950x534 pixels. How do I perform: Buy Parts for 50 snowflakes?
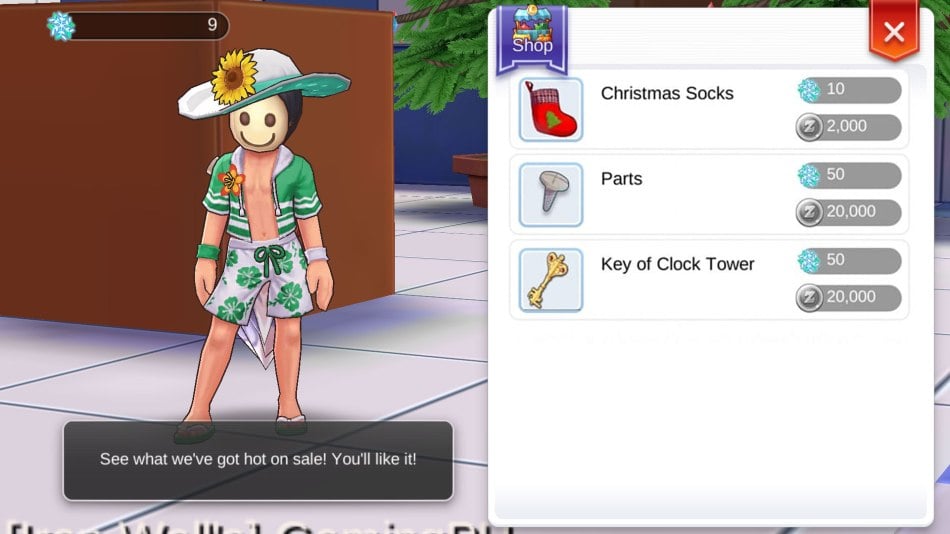[x=849, y=176]
